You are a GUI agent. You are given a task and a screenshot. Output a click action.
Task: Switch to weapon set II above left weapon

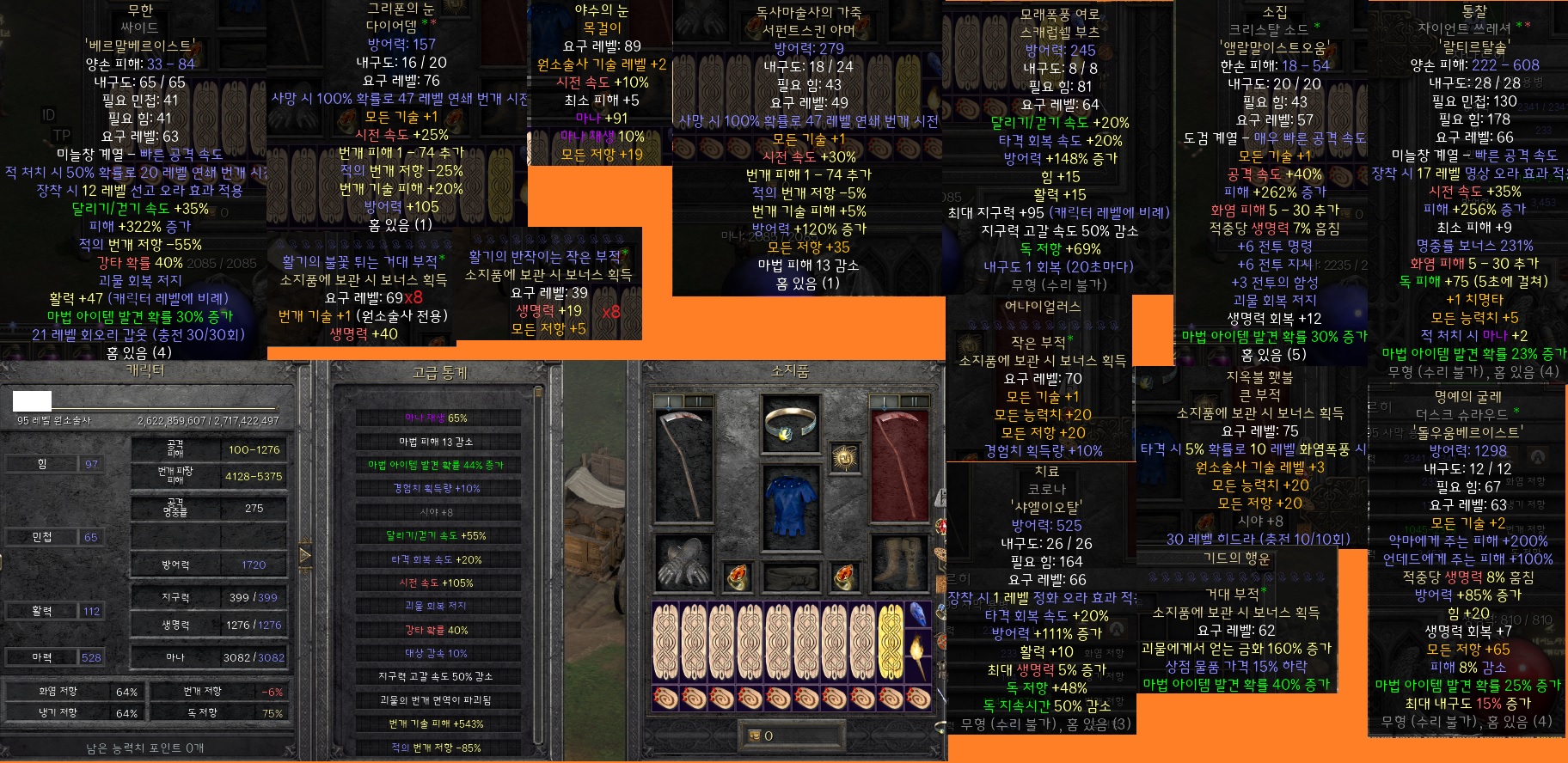click(x=699, y=401)
